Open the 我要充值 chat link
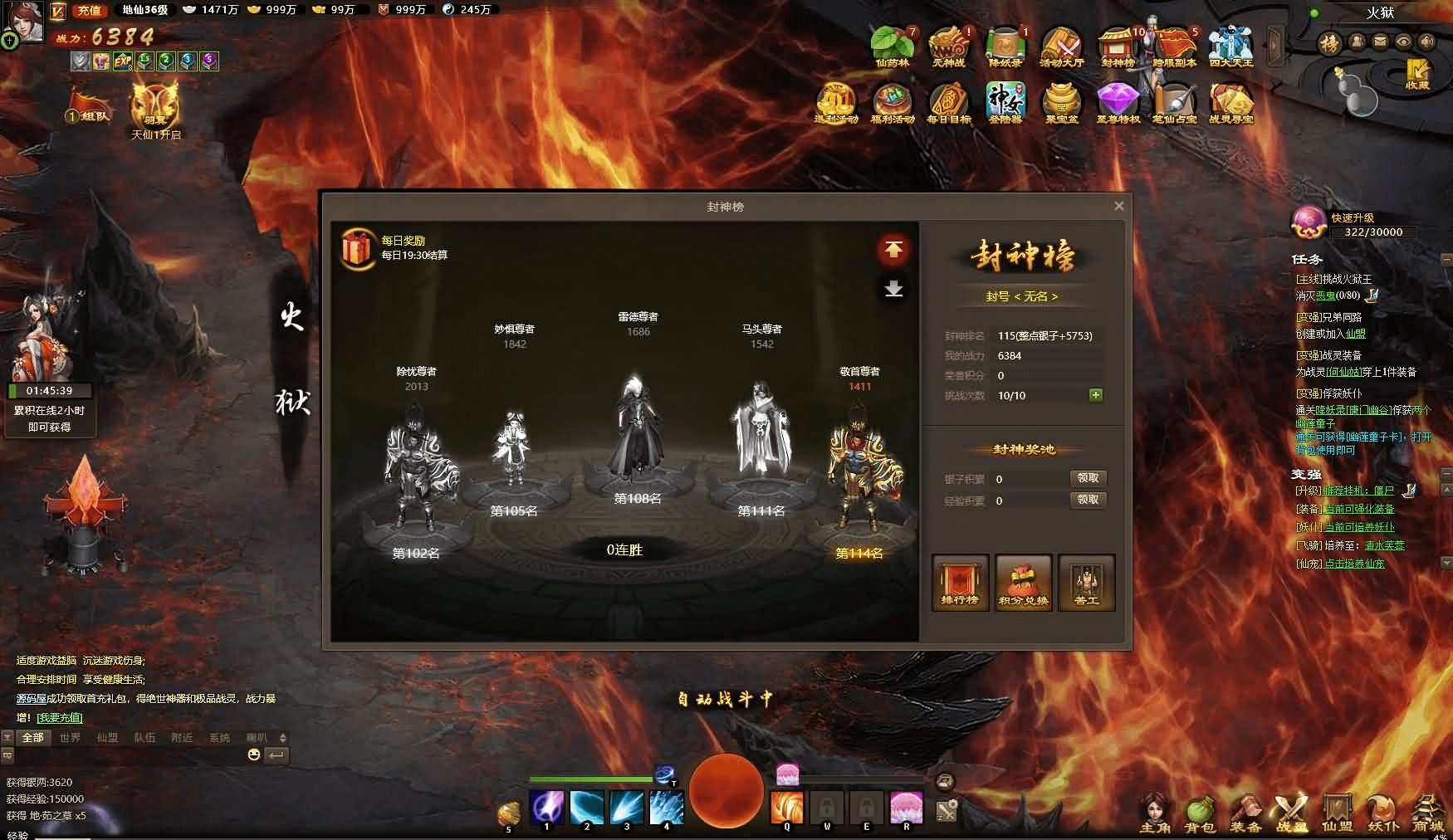The width and height of the screenshot is (1453, 840). pyautogui.click(x=60, y=717)
